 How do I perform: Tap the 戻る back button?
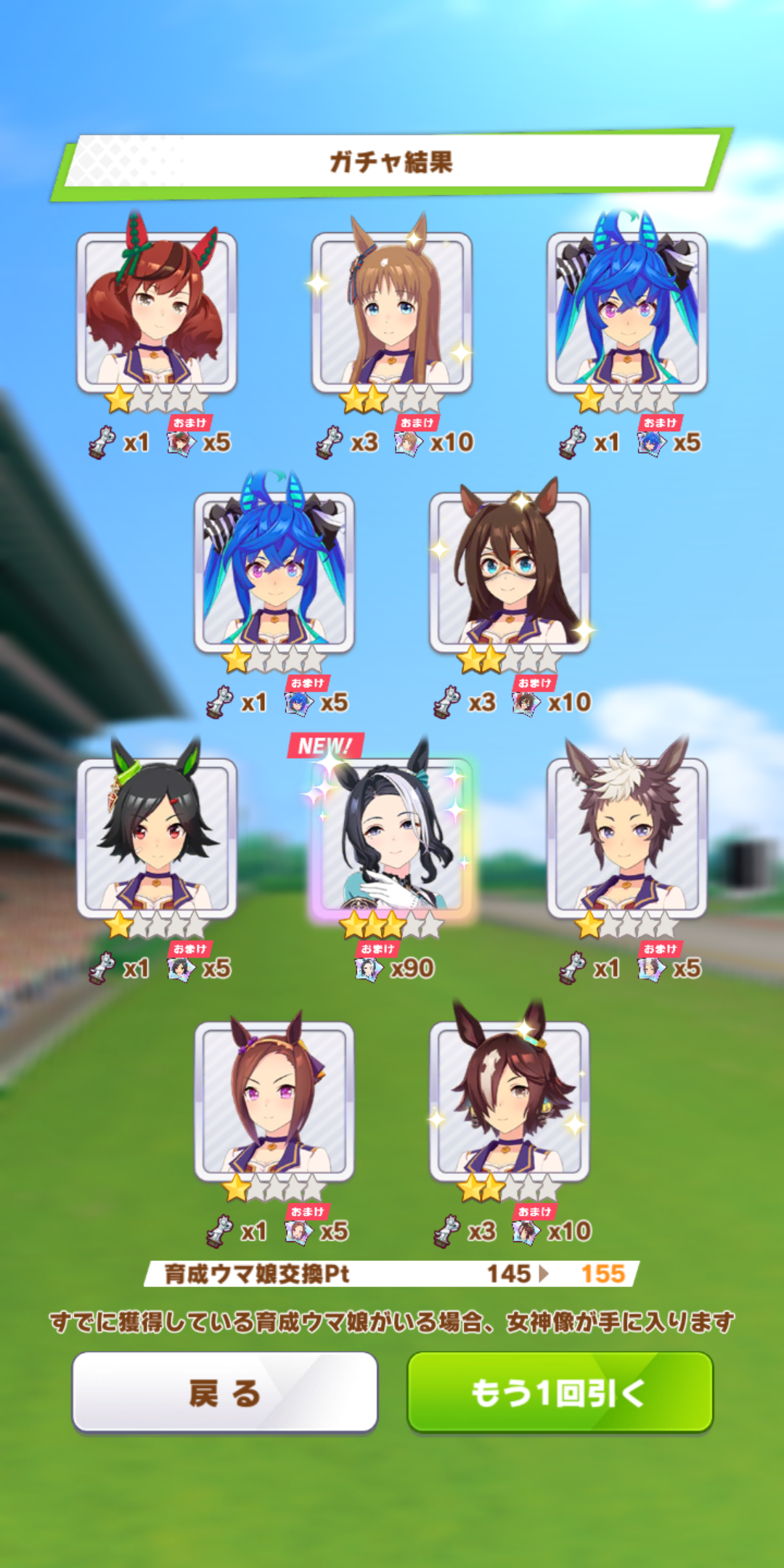coord(224,1392)
